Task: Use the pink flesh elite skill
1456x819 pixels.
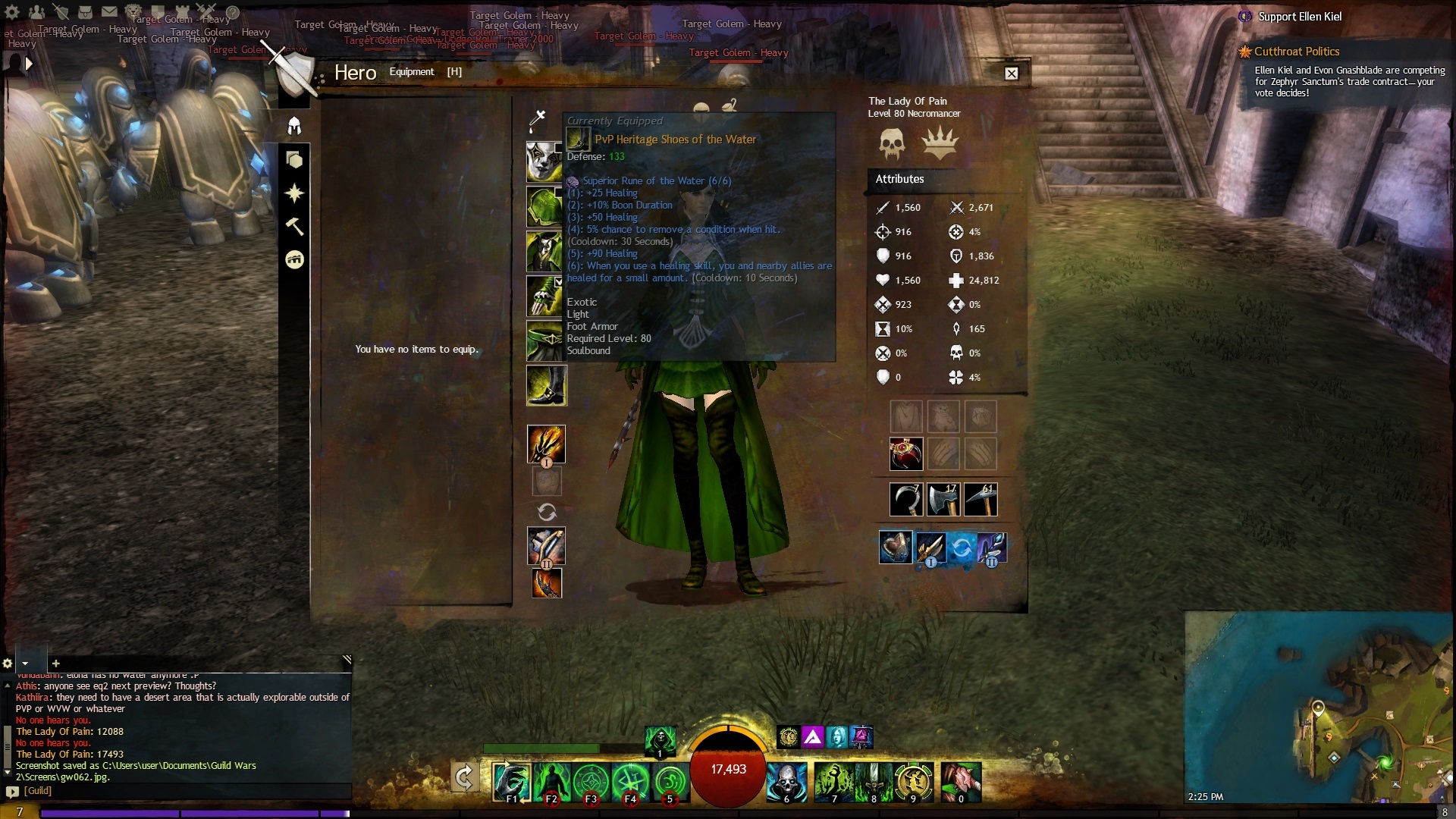Action: point(961,782)
